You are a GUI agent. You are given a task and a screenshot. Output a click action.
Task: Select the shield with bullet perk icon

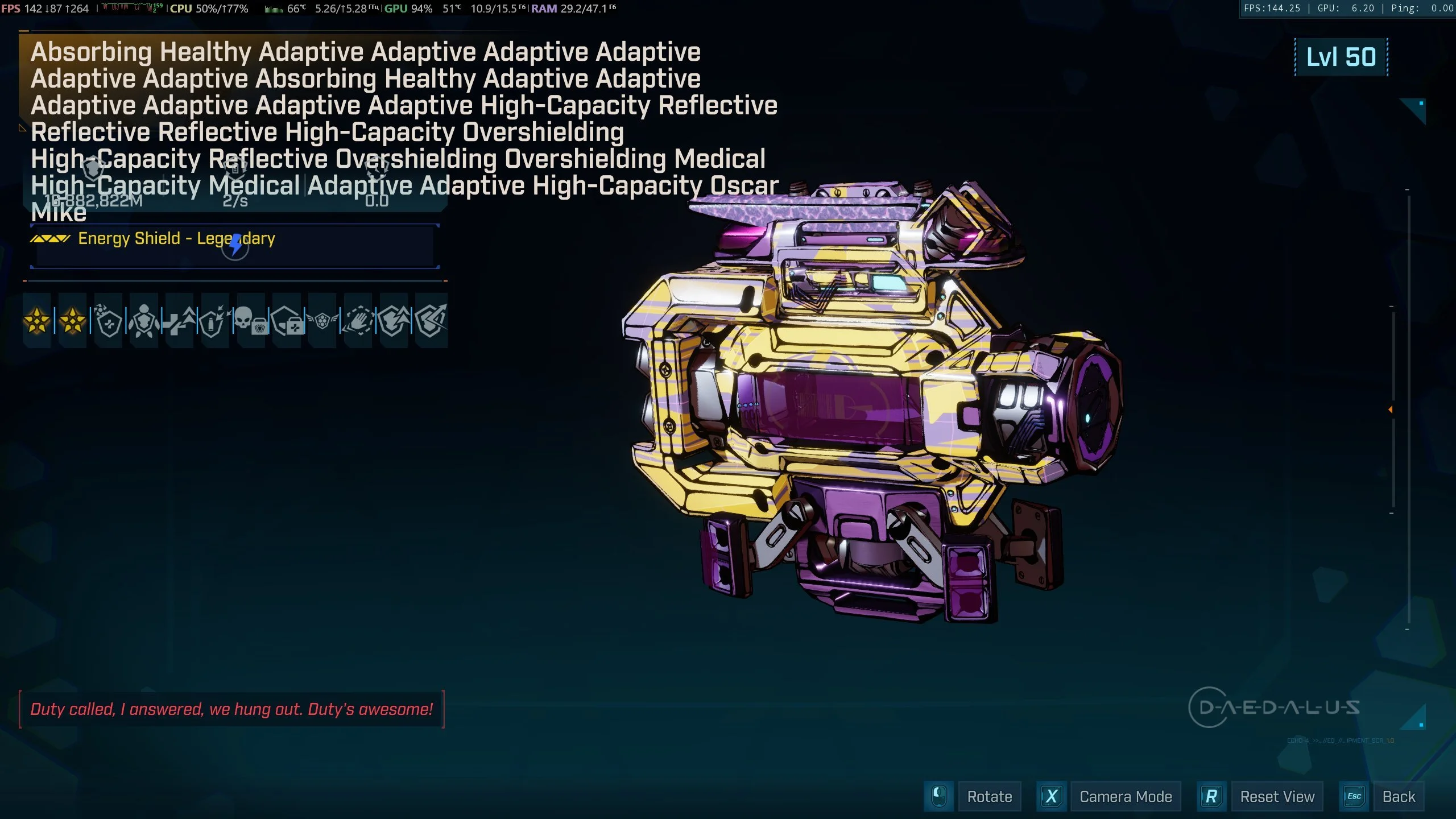[x=214, y=321]
